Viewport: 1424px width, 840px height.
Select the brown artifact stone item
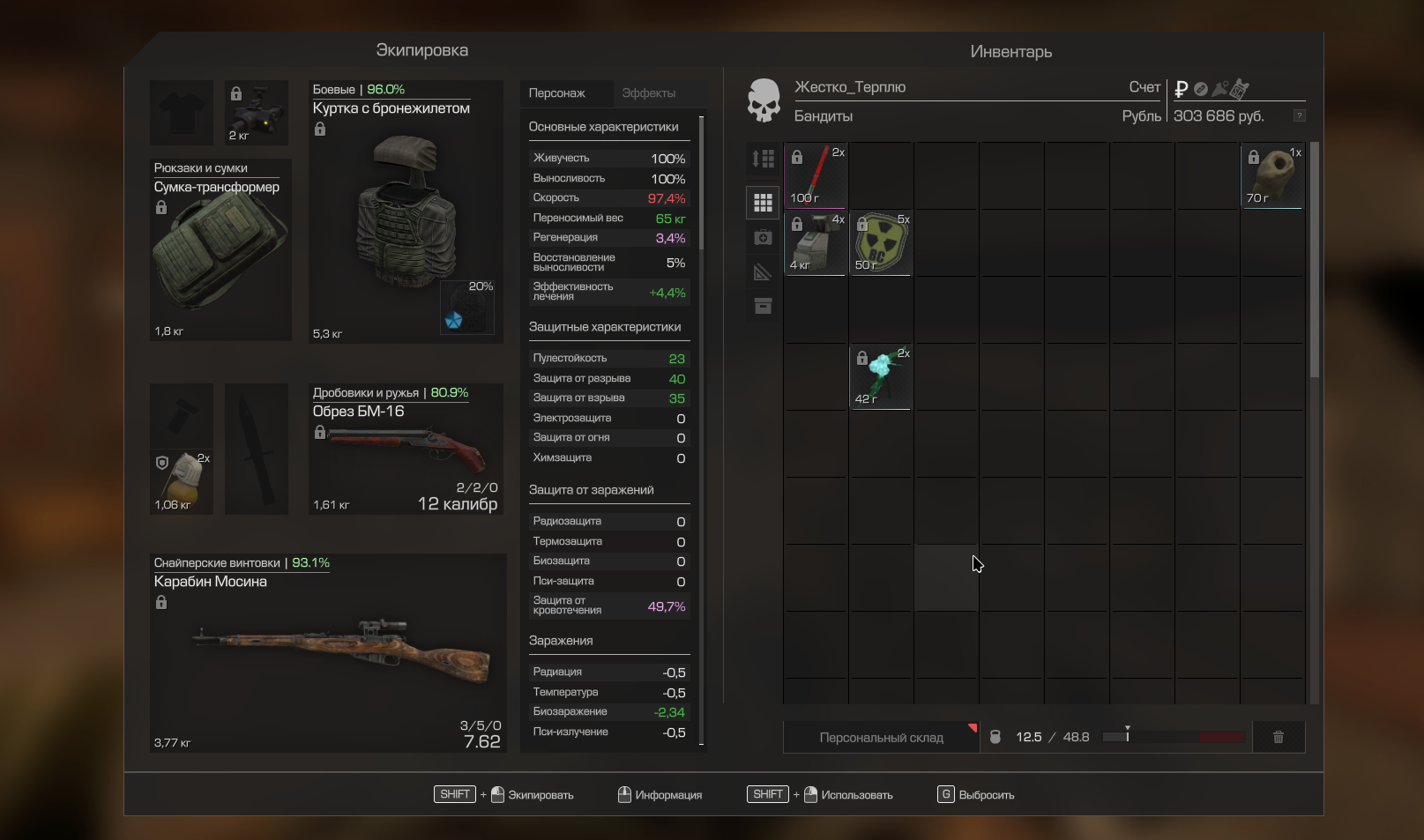pos(1272,175)
